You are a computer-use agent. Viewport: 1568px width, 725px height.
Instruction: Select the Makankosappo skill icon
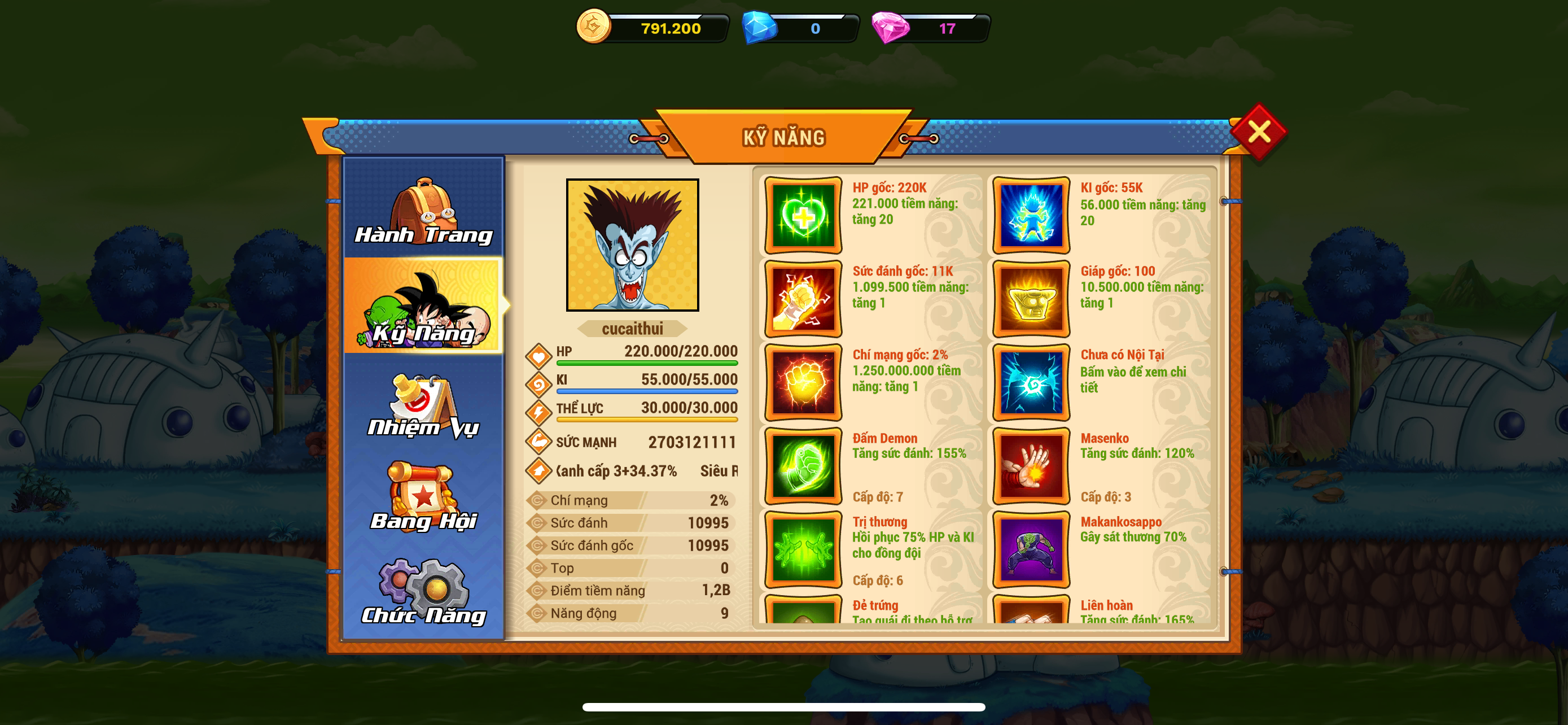tap(1031, 550)
